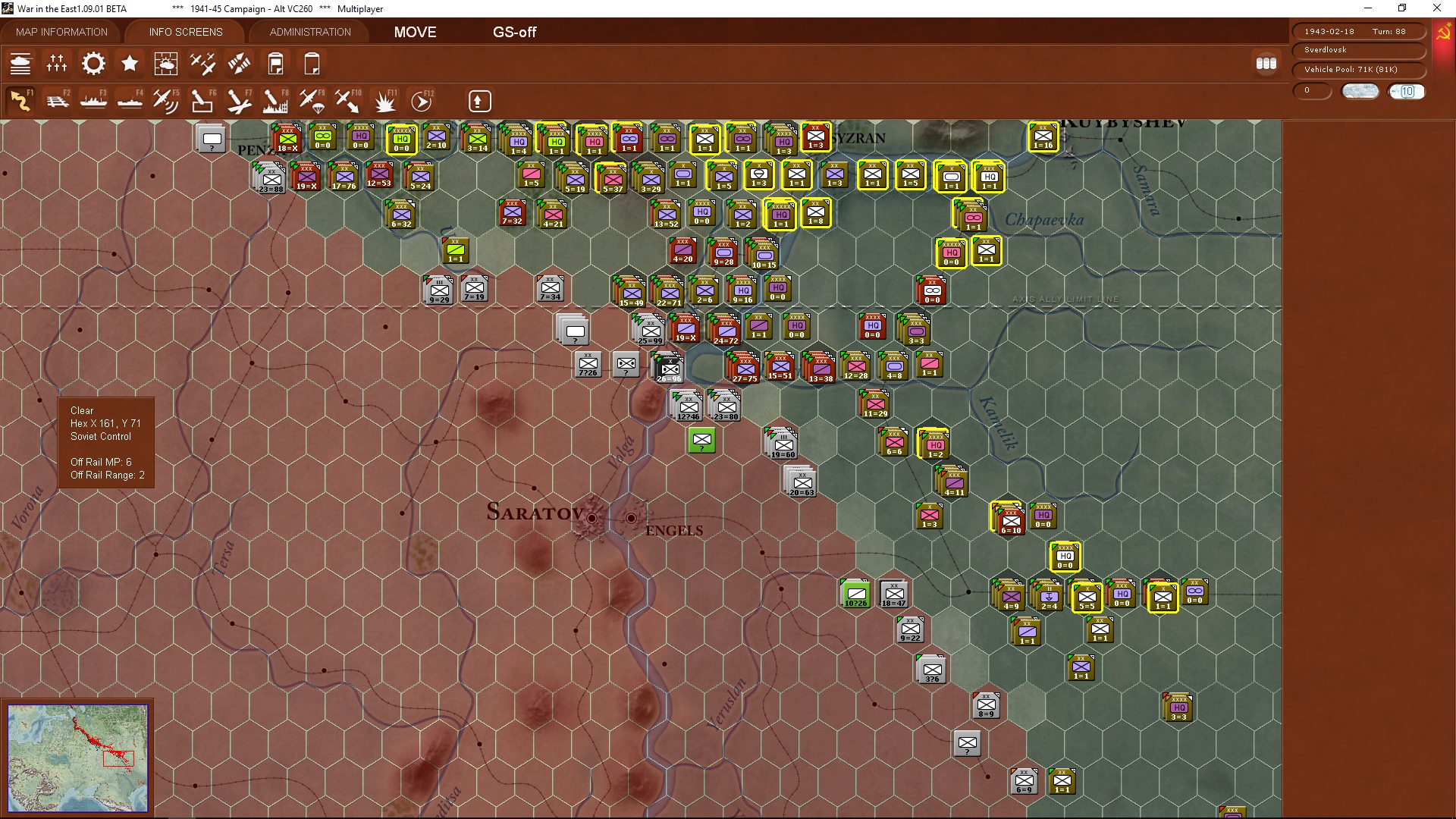The height and width of the screenshot is (819, 1456).
Task: Adjust the zoom level 10 control
Action: (1407, 91)
